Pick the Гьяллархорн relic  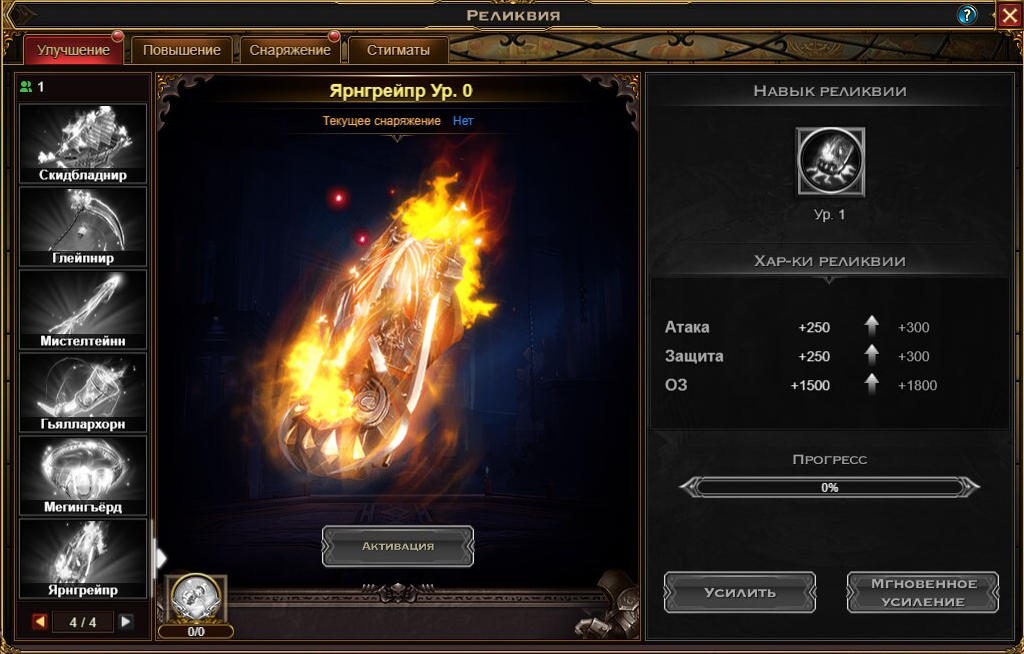(x=83, y=393)
